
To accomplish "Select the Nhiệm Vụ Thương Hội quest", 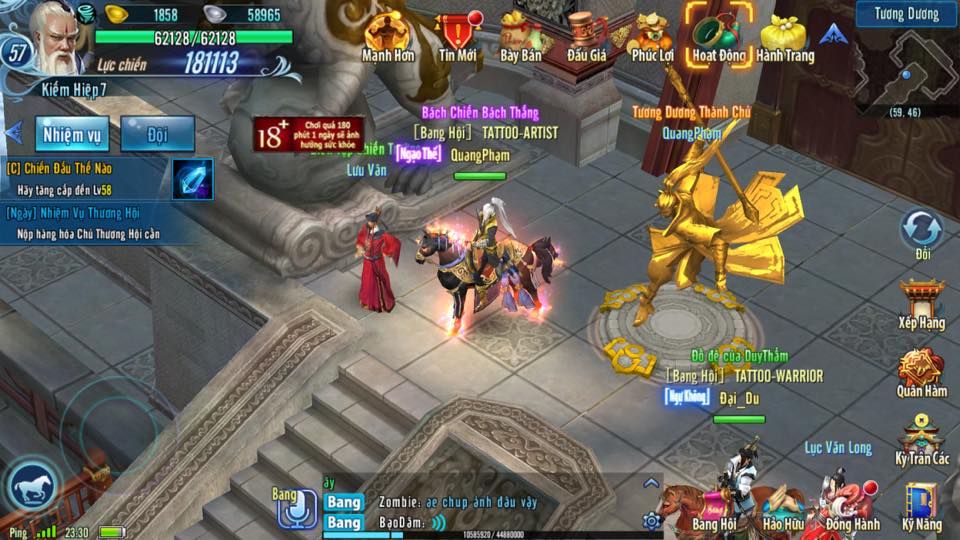I will pyautogui.click(x=85, y=223).
